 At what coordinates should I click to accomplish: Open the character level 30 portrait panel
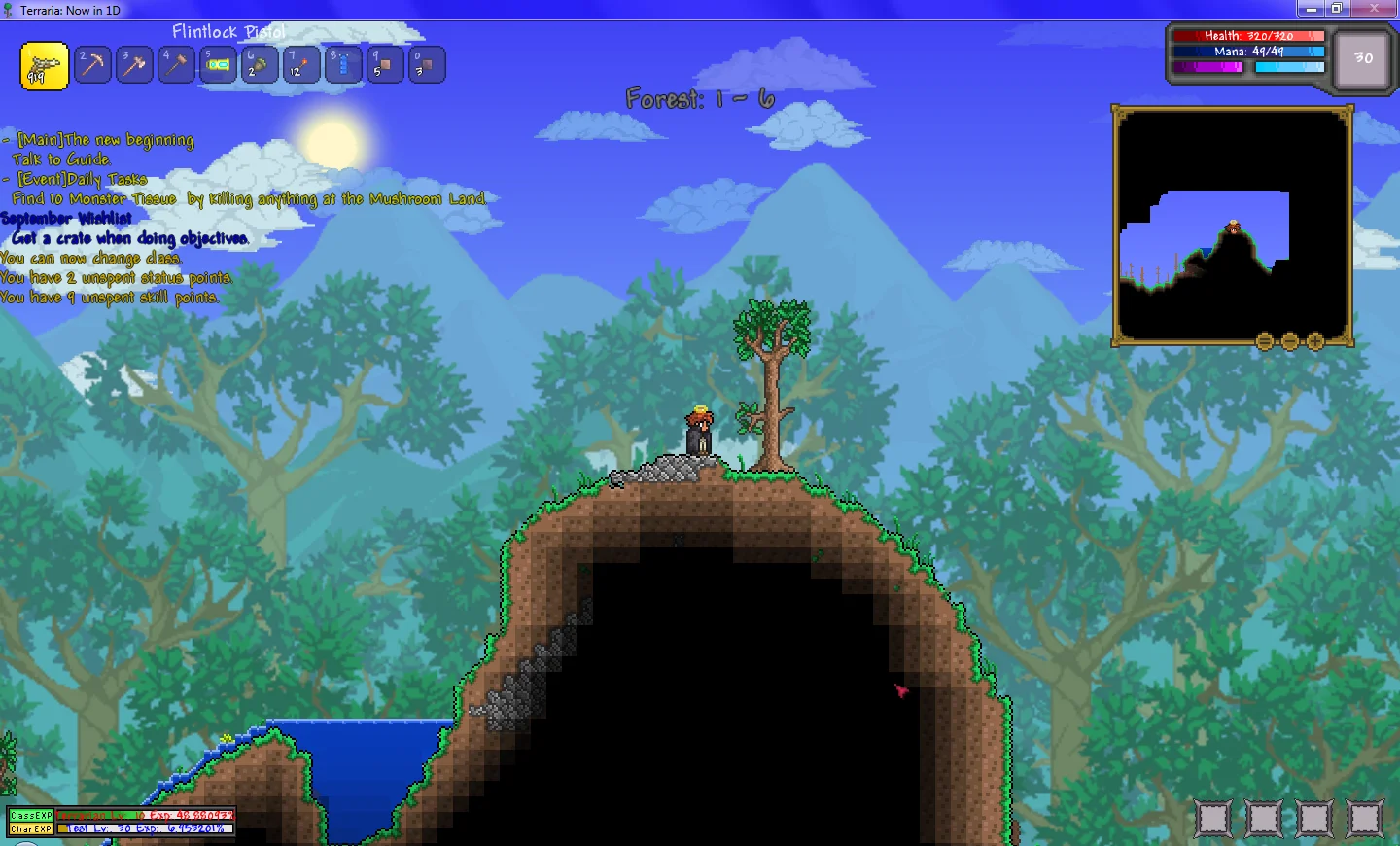coord(1361,57)
